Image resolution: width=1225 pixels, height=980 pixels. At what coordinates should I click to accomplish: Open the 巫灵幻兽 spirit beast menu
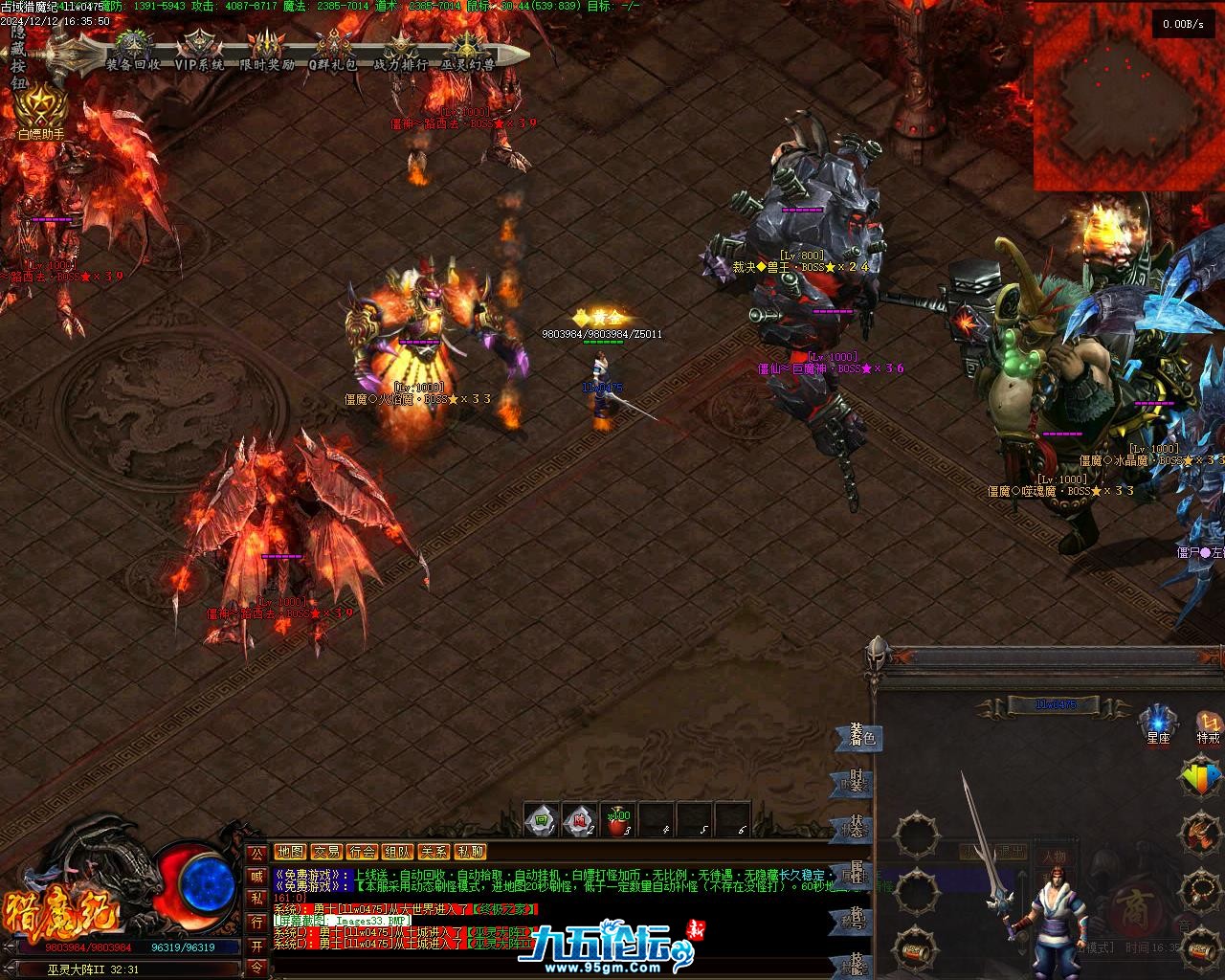pos(467,52)
